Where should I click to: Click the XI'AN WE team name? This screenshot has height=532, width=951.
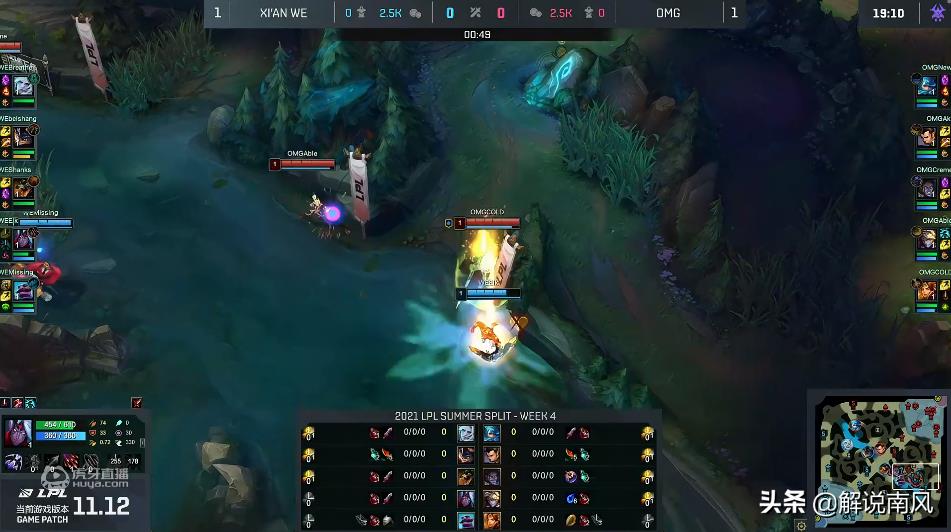(282, 13)
